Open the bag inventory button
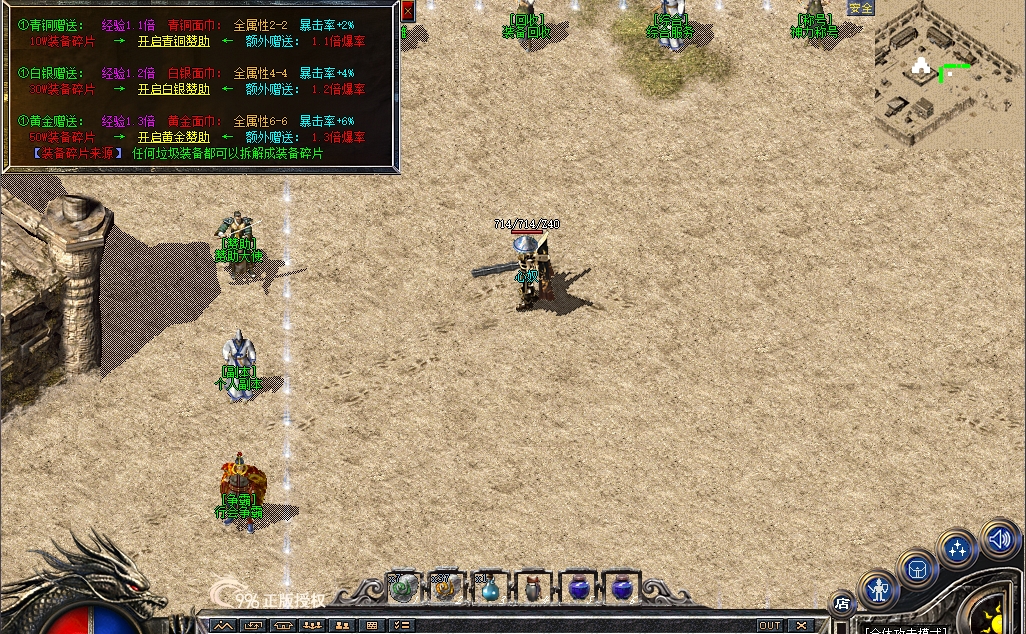Image resolution: width=1026 pixels, height=634 pixels. [916, 569]
